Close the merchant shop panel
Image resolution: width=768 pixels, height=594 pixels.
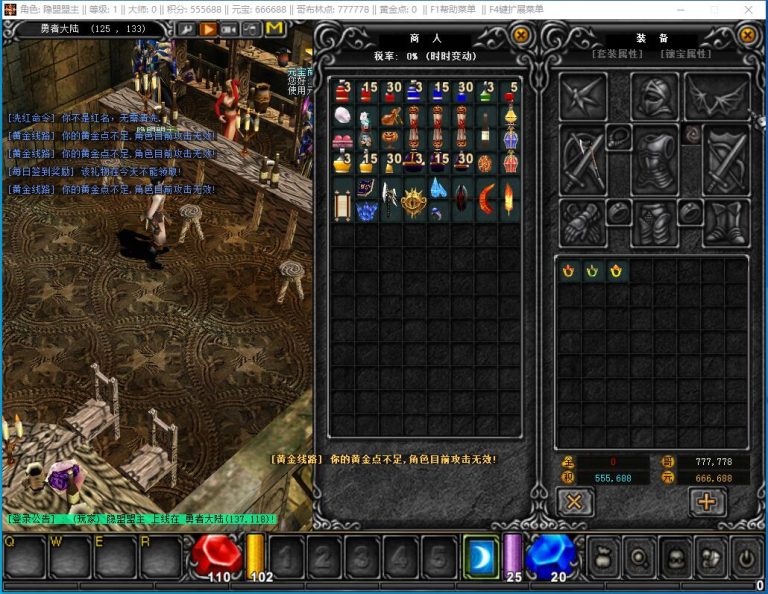point(521,36)
